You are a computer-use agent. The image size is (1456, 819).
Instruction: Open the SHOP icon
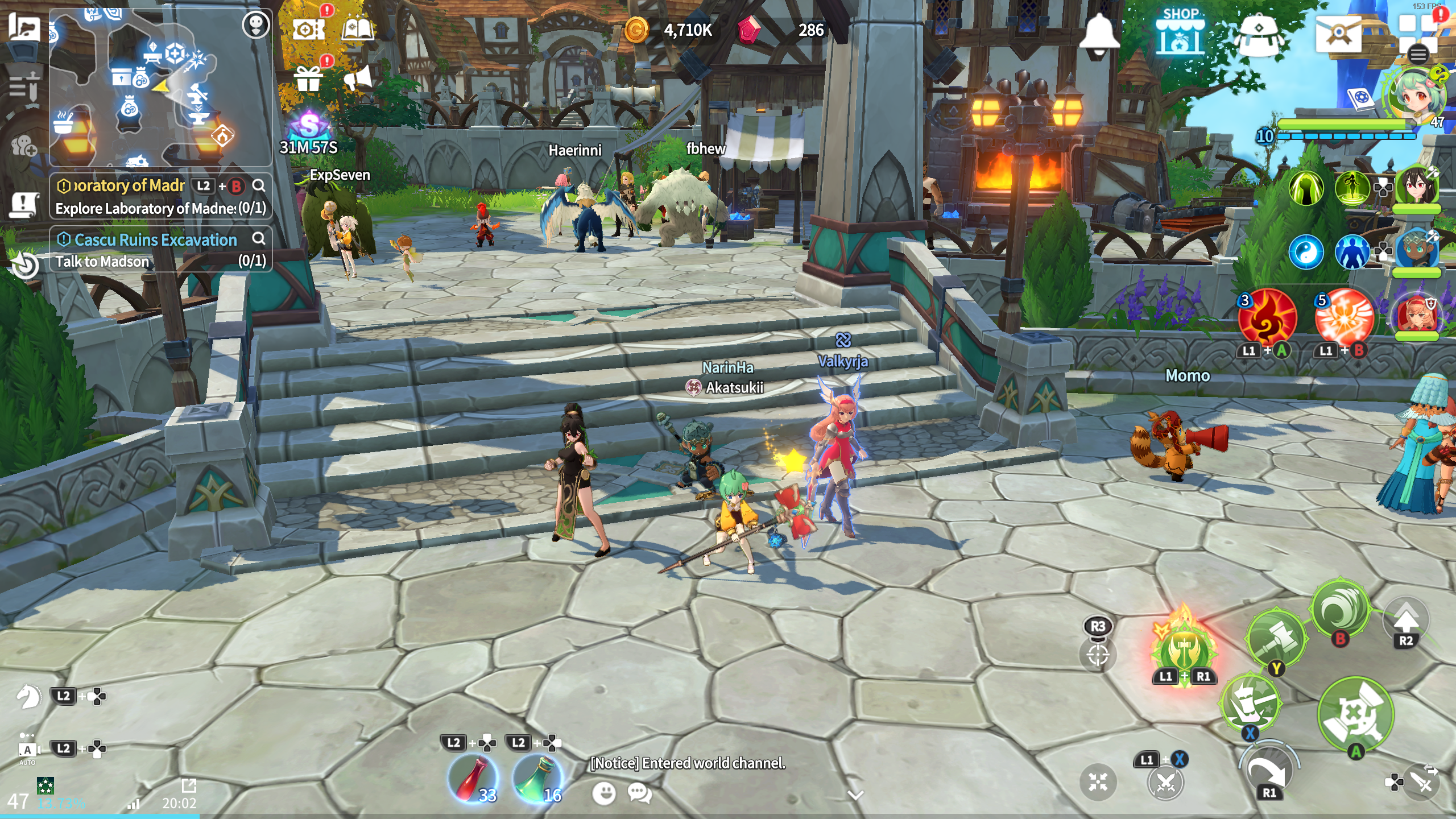coord(1180,32)
